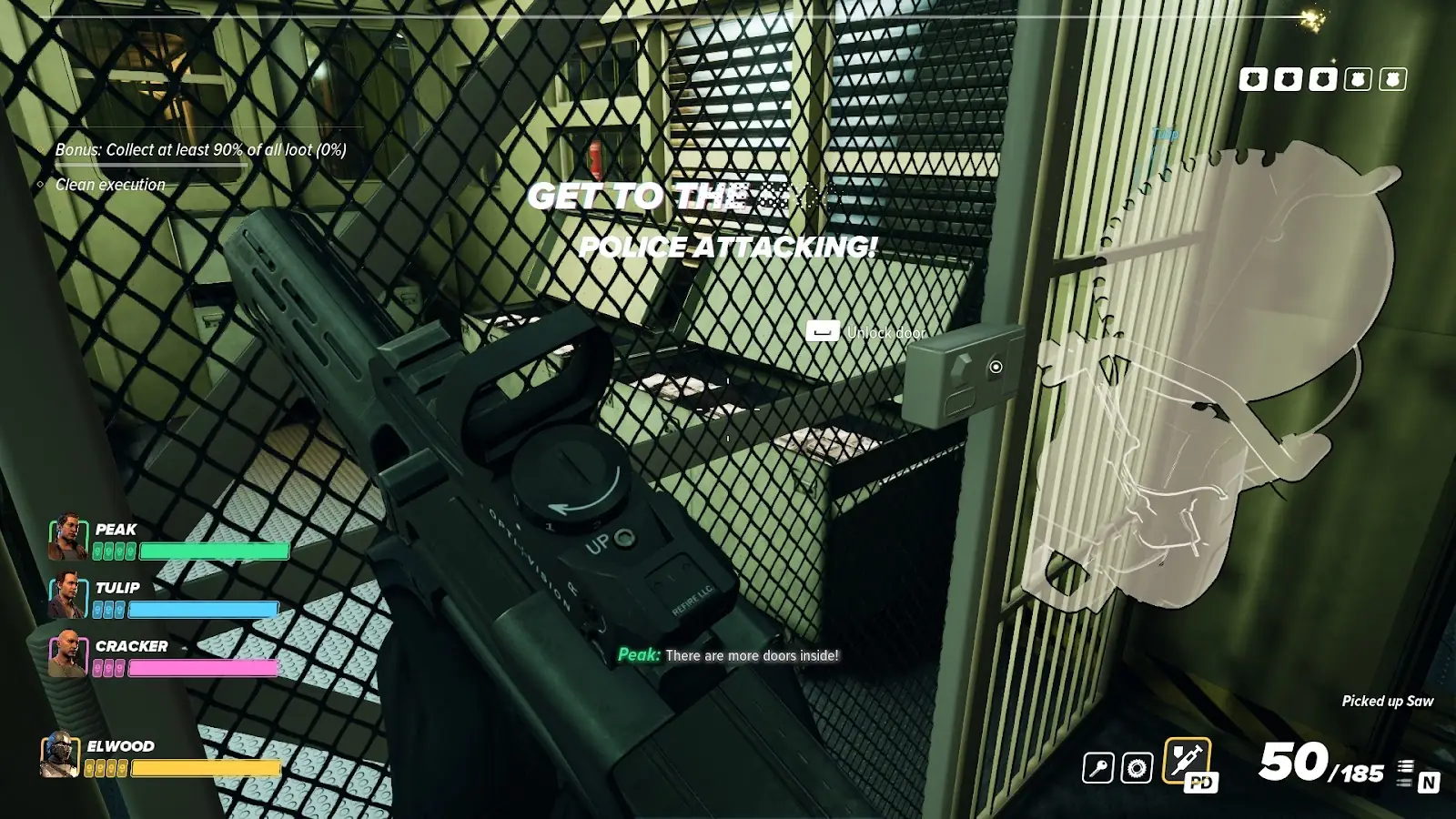Image resolution: width=1456 pixels, height=819 pixels.
Task: Select the key tool icon
Action: [1098, 768]
